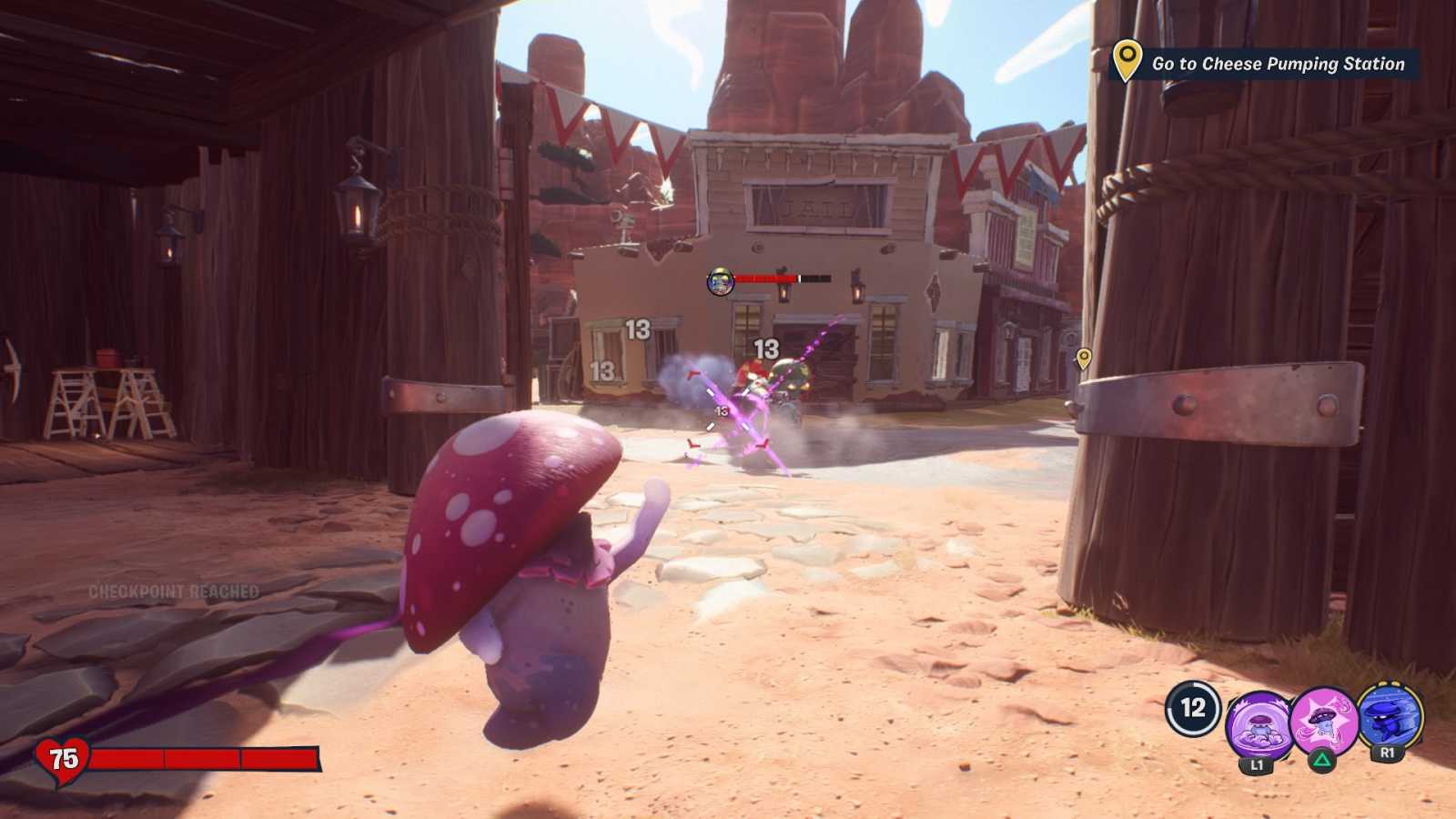Click the enemy portrait icon above its health bar

[719, 281]
